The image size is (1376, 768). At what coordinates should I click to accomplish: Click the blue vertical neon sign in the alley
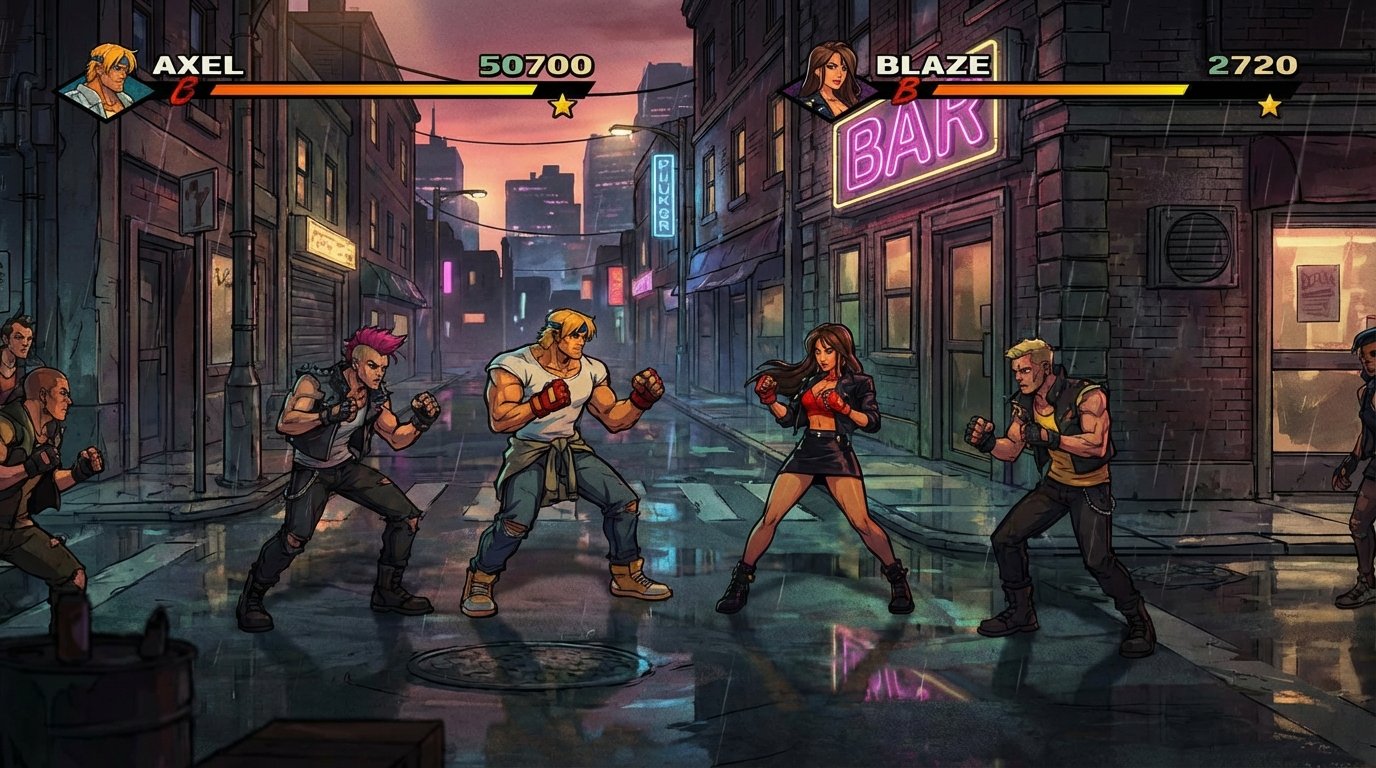pos(660,195)
